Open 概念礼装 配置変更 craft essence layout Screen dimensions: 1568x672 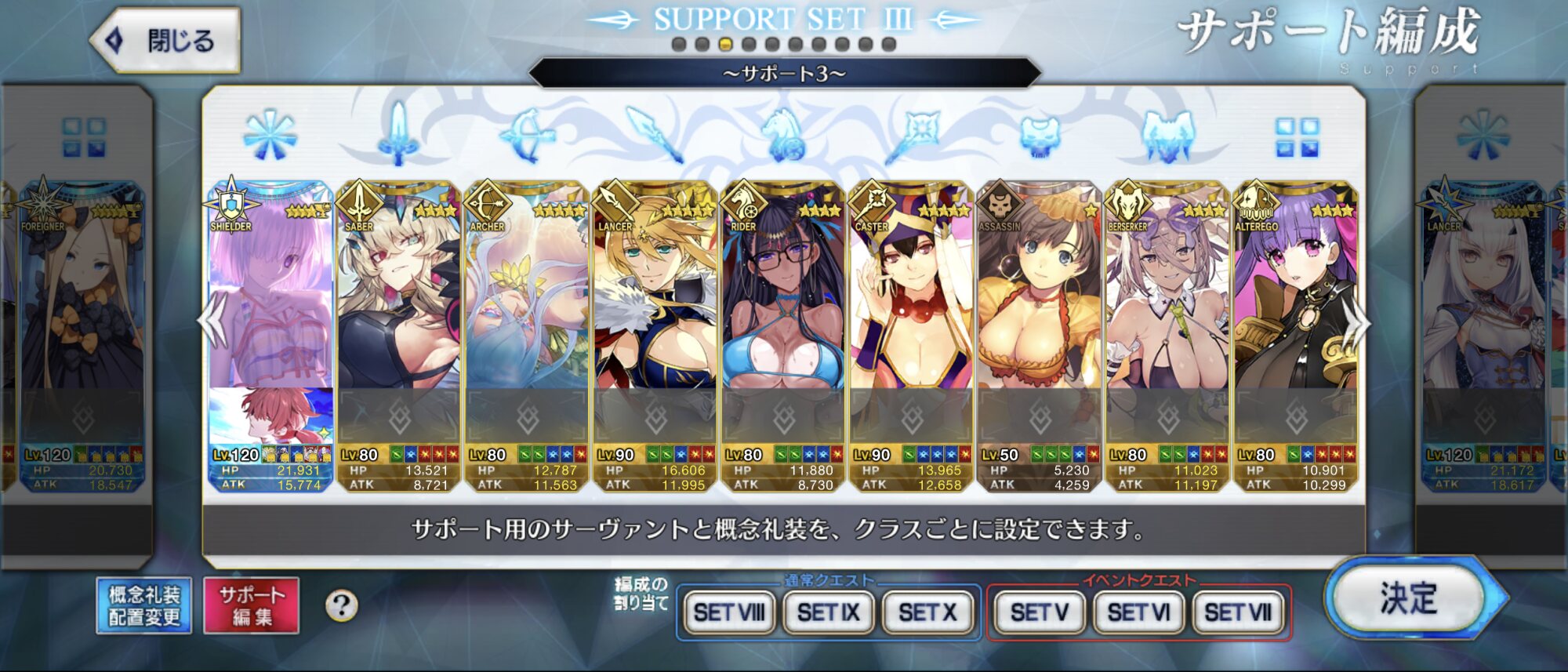(144, 606)
